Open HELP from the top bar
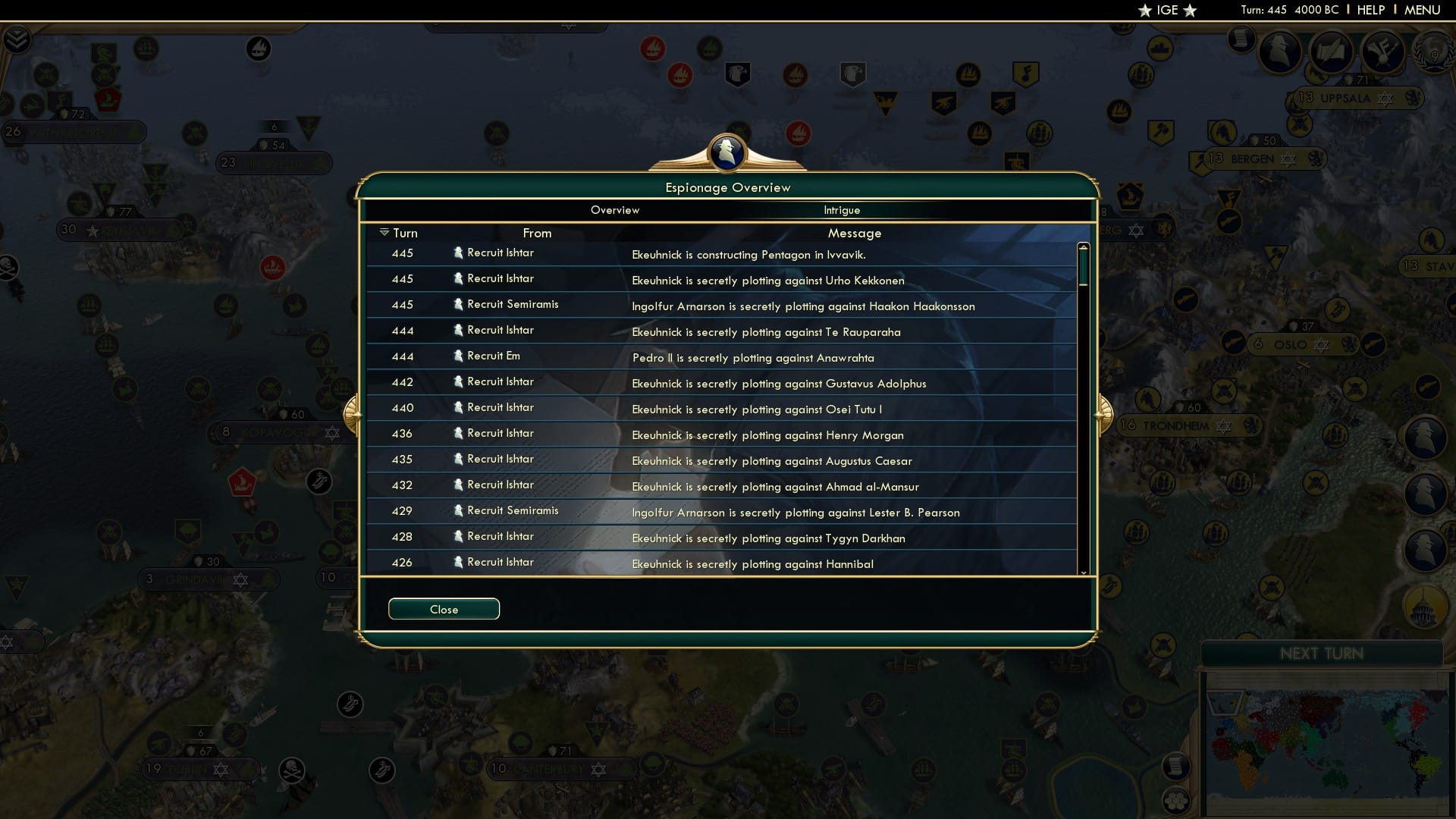 point(1370,10)
